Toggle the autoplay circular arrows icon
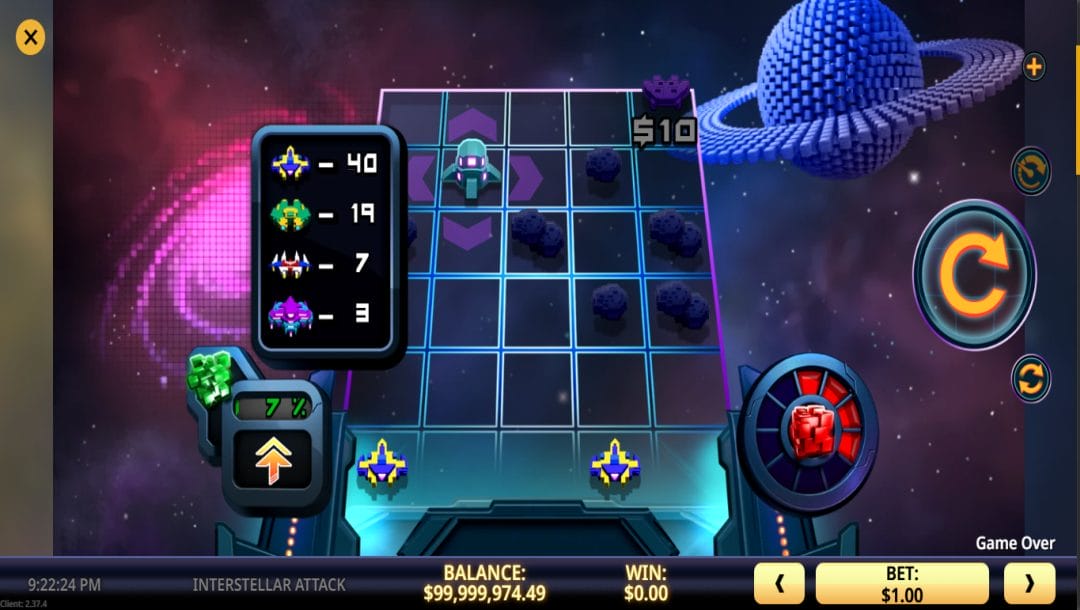1080x610 pixels. (x=1031, y=378)
